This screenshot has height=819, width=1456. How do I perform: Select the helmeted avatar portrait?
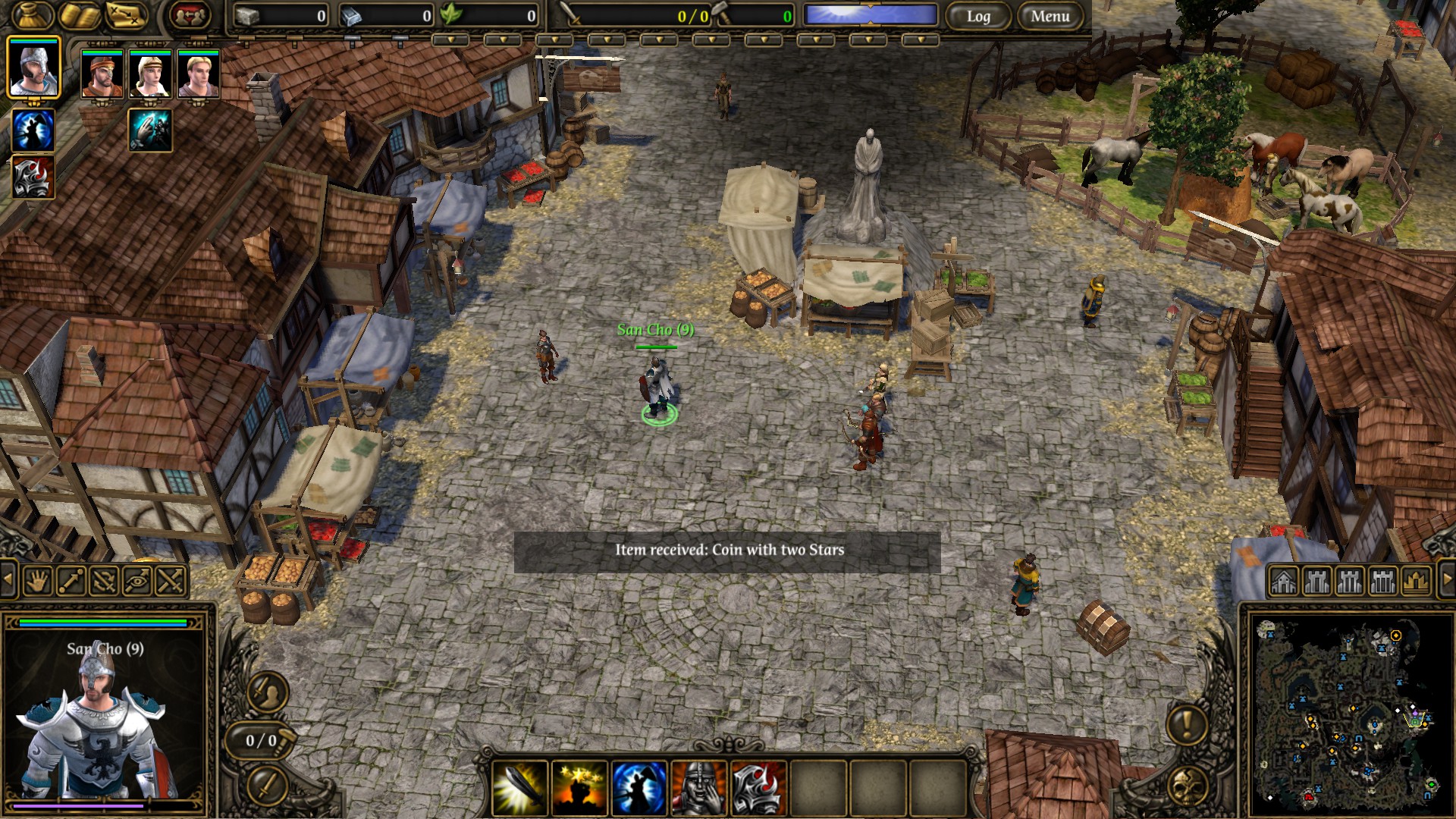pyautogui.click(x=33, y=68)
